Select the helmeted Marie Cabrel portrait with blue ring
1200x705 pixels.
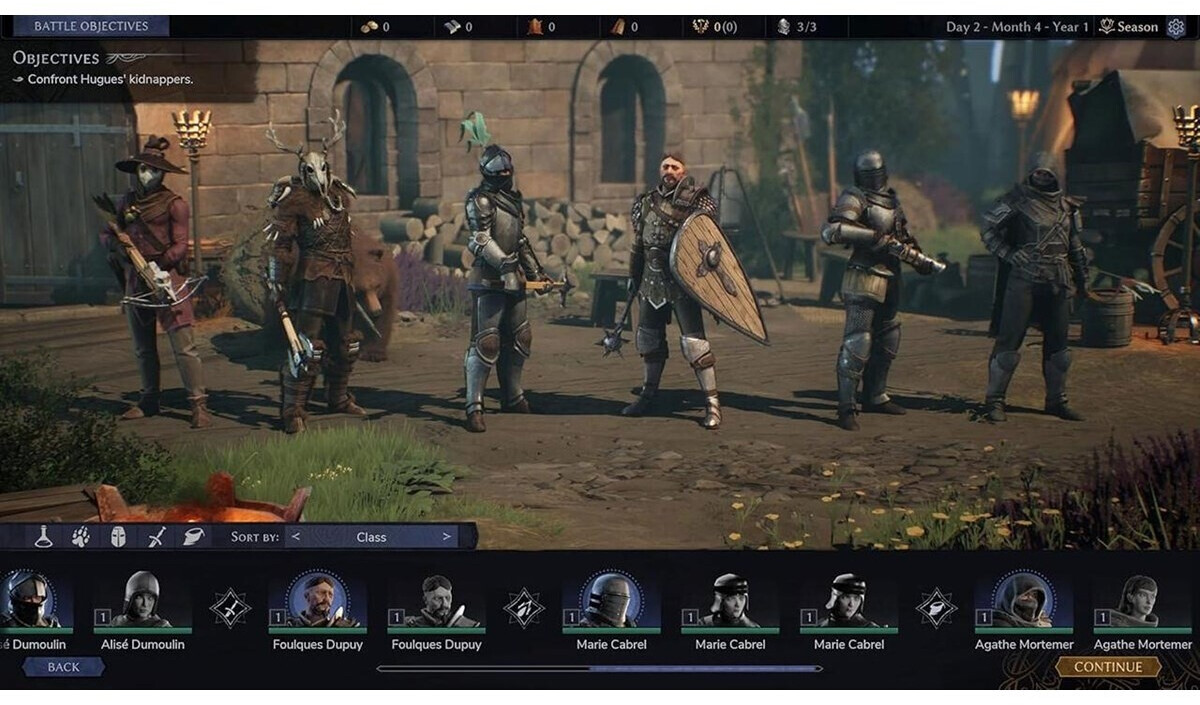pyautogui.click(x=611, y=600)
